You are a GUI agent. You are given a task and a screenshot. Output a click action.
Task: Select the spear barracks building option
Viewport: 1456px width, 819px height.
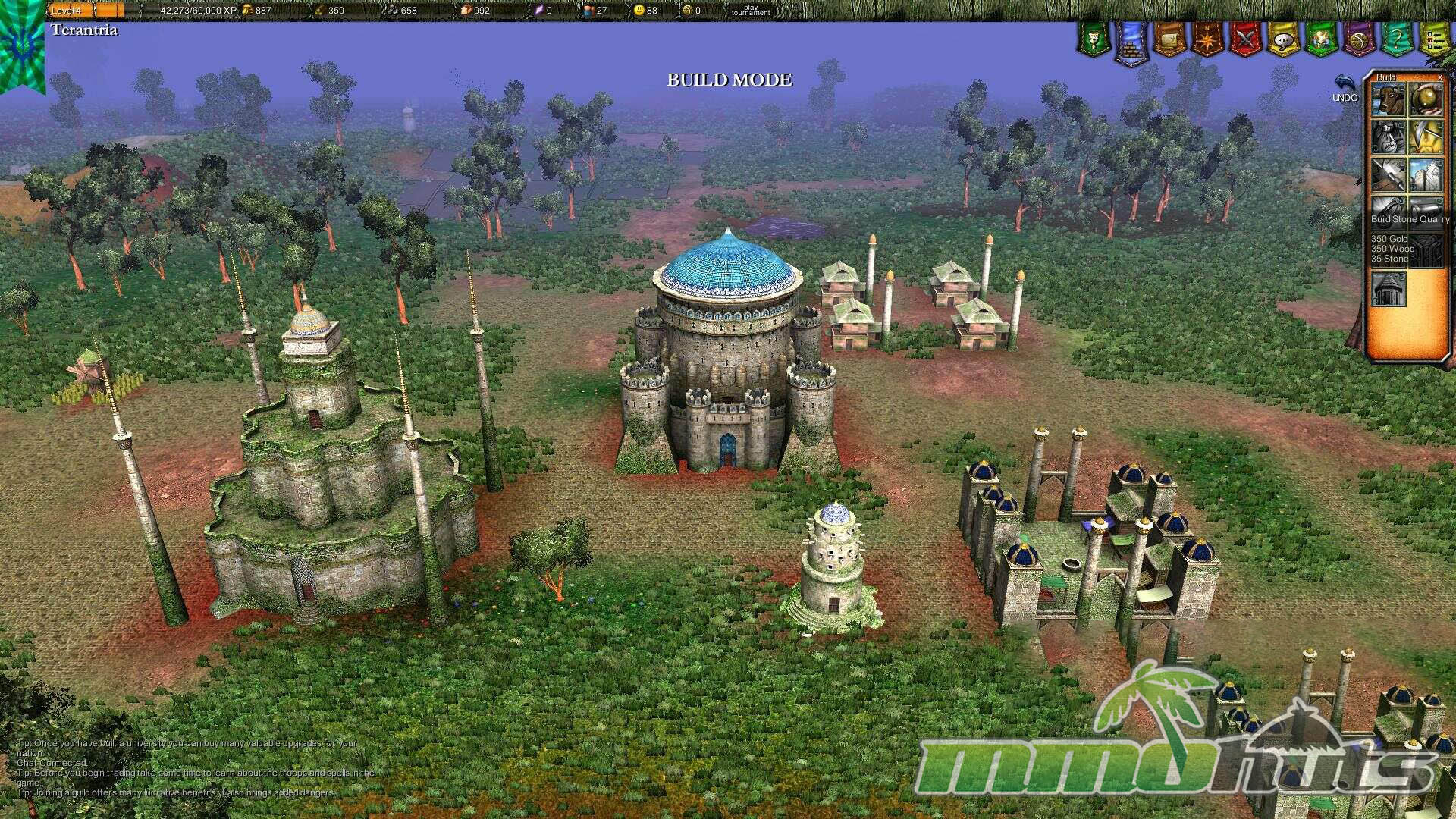point(1389,176)
